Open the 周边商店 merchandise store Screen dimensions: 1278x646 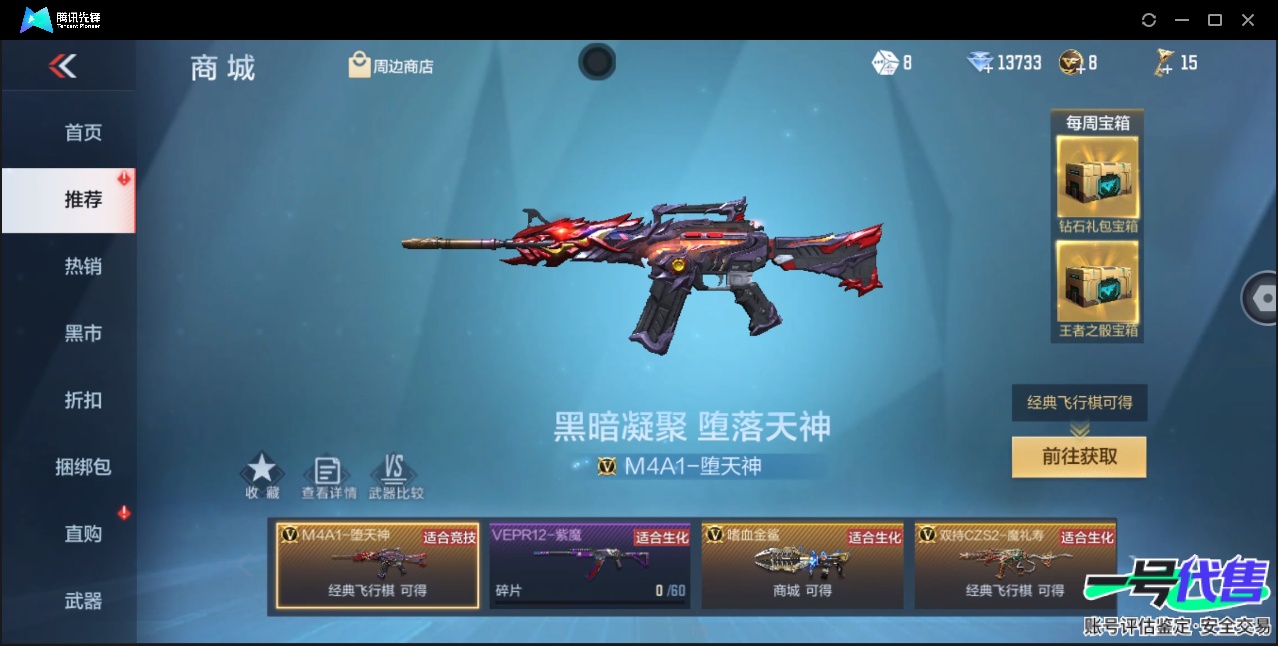pyautogui.click(x=391, y=66)
